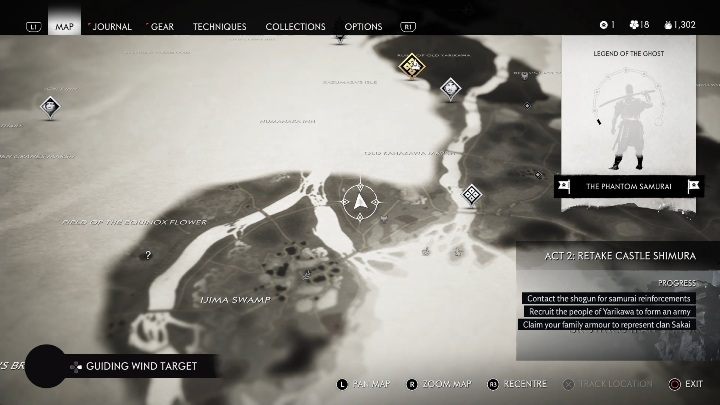Open the Options tab

tap(363, 26)
